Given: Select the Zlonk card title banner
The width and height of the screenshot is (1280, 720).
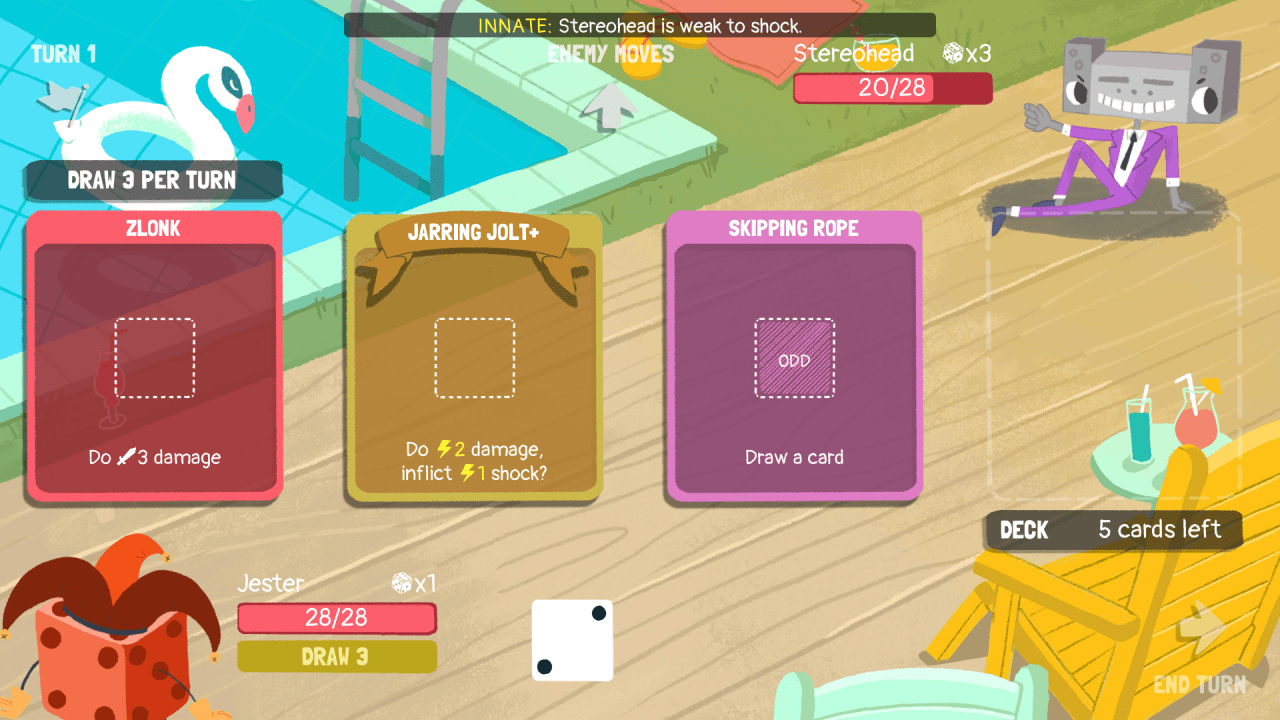Looking at the screenshot, I should click(x=154, y=228).
